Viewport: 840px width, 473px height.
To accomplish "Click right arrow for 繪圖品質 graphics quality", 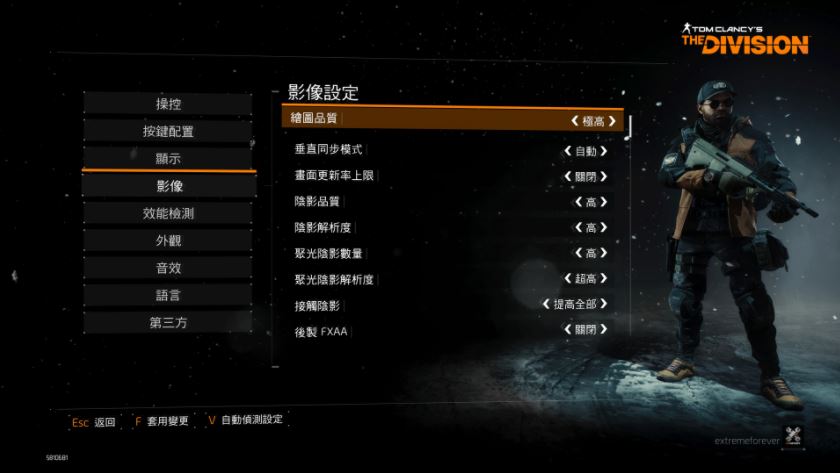I will 612,121.
